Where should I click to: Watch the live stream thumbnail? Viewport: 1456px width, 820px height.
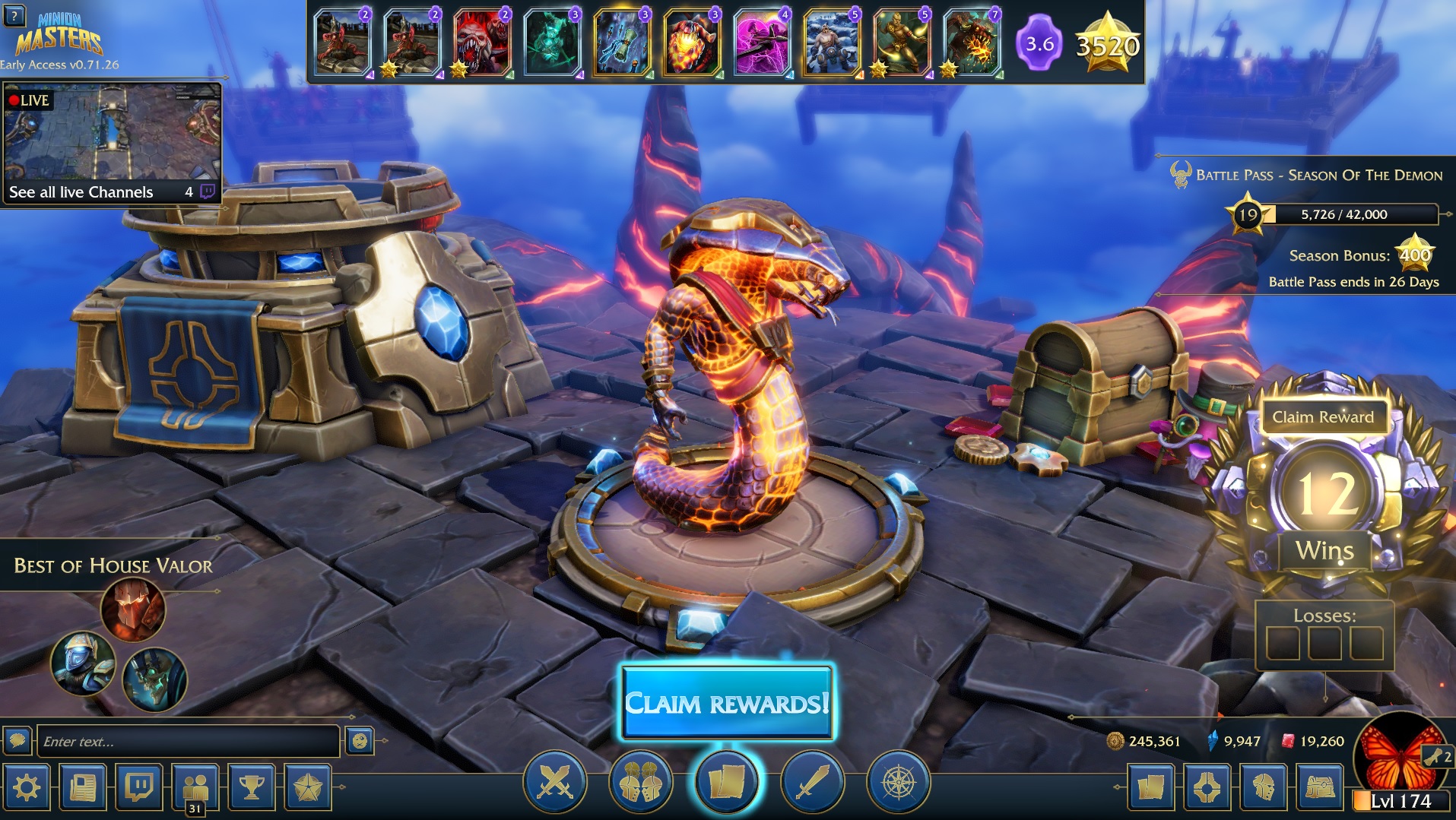tap(112, 133)
